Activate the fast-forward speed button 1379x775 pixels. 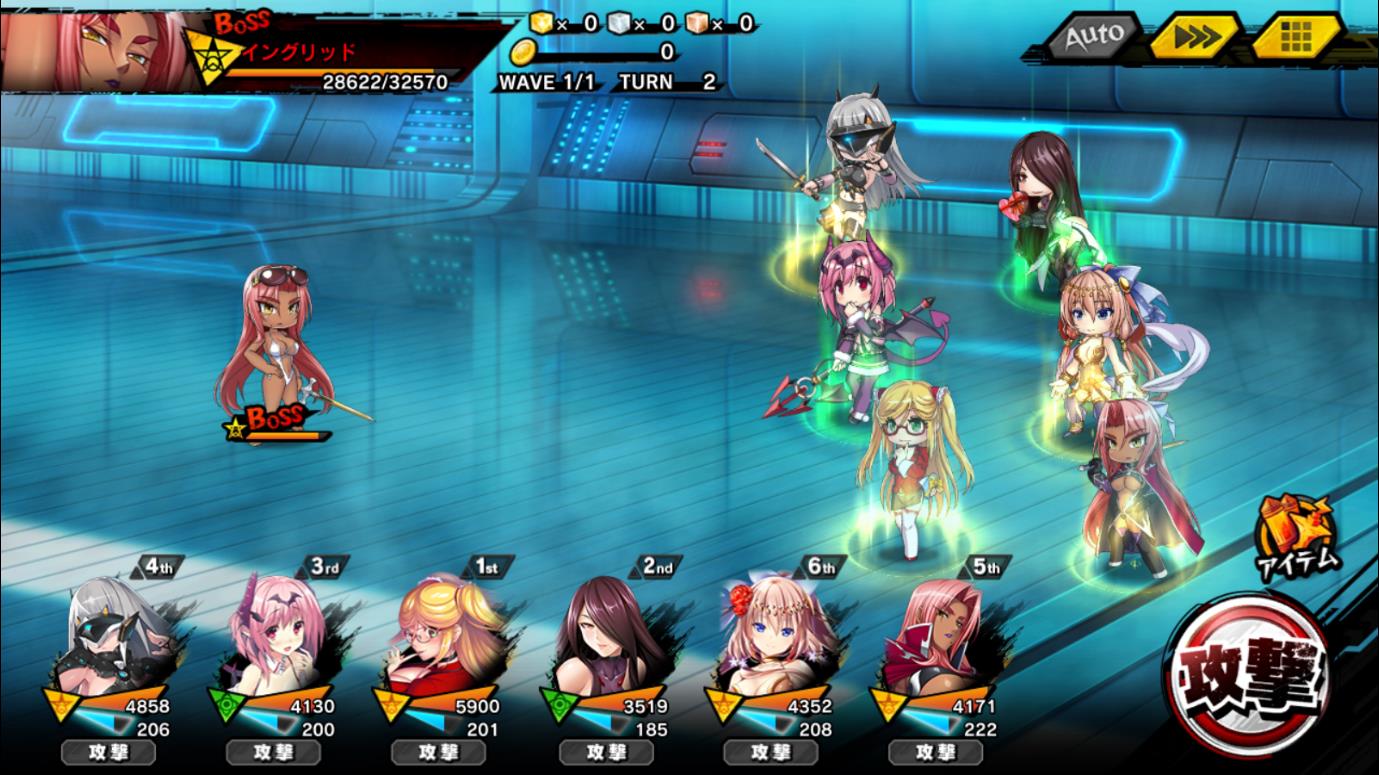tap(1196, 37)
